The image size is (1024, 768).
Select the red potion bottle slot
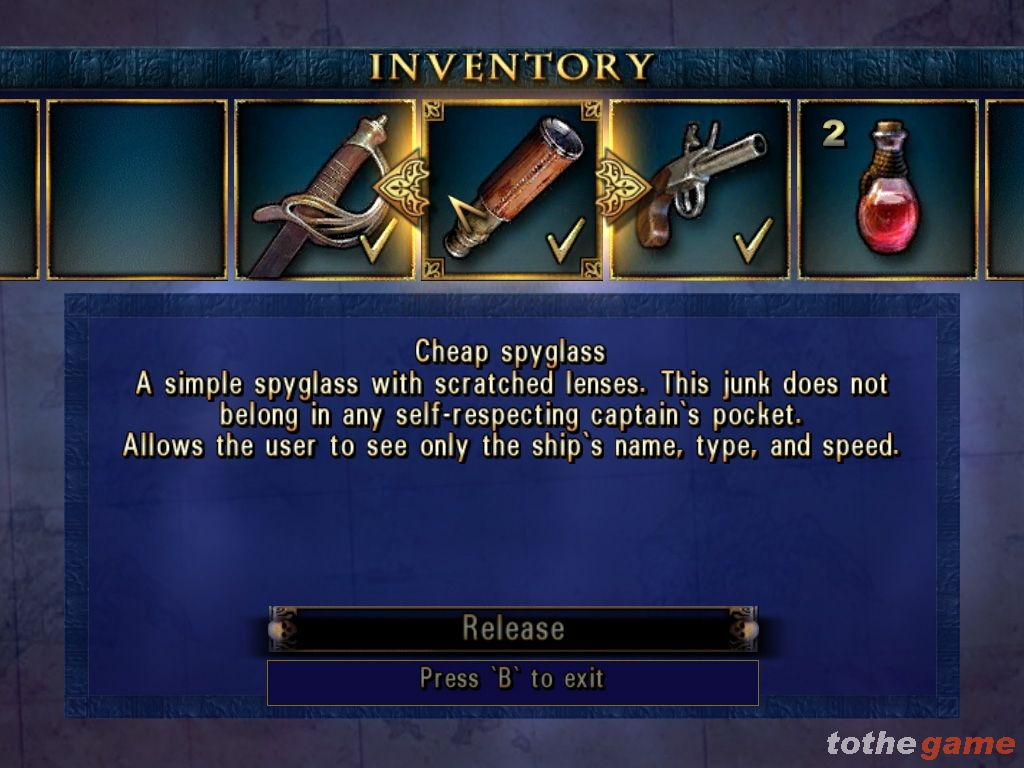coord(887,190)
